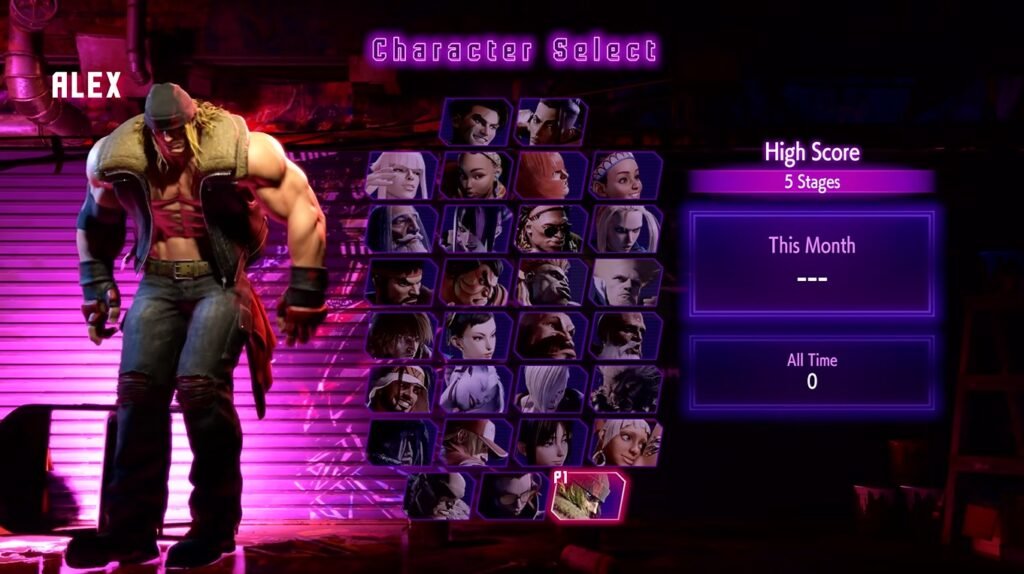Select E. Honda's face-painted portrait

point(476,283)
